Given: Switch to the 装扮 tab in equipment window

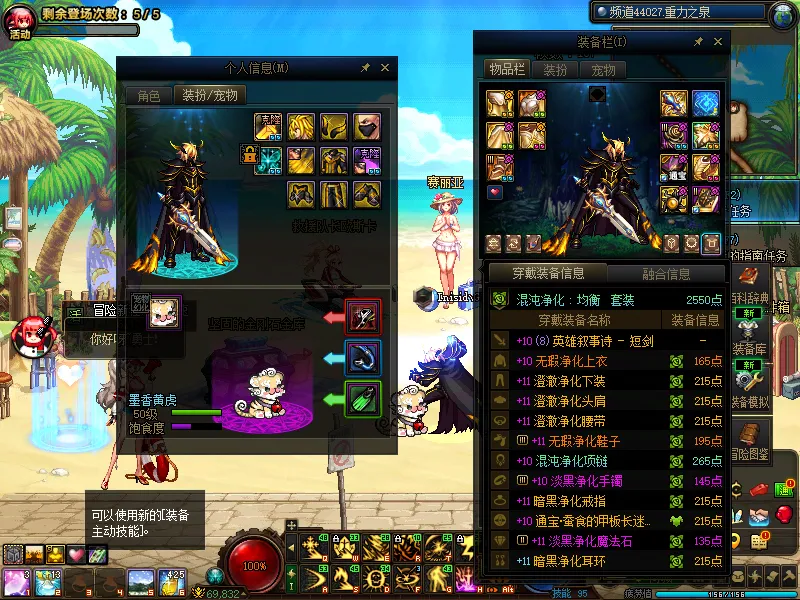Looking at the screenshot, I should (555, 70).
